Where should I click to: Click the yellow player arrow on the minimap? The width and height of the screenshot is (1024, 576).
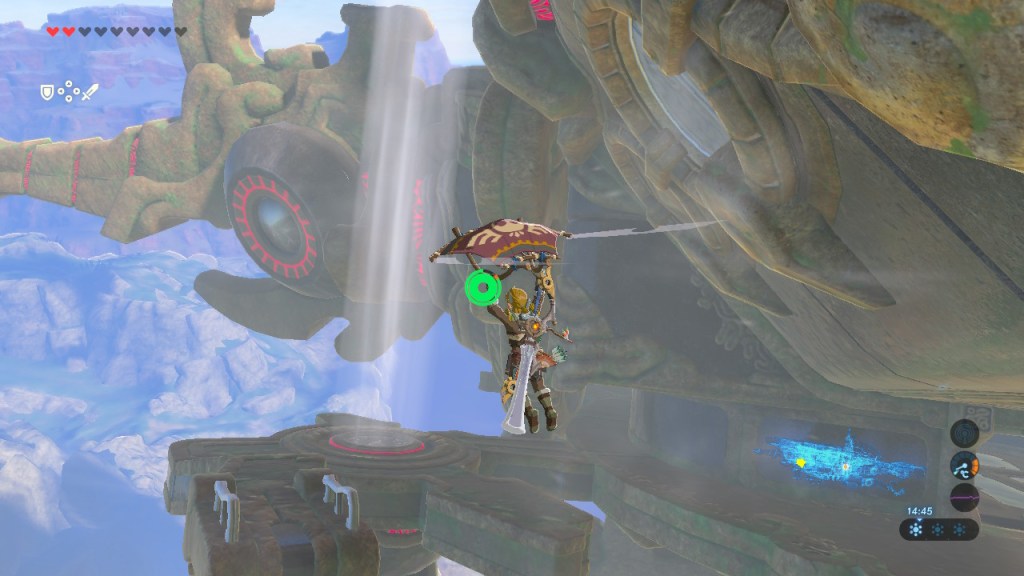click(x=800, y=462)
